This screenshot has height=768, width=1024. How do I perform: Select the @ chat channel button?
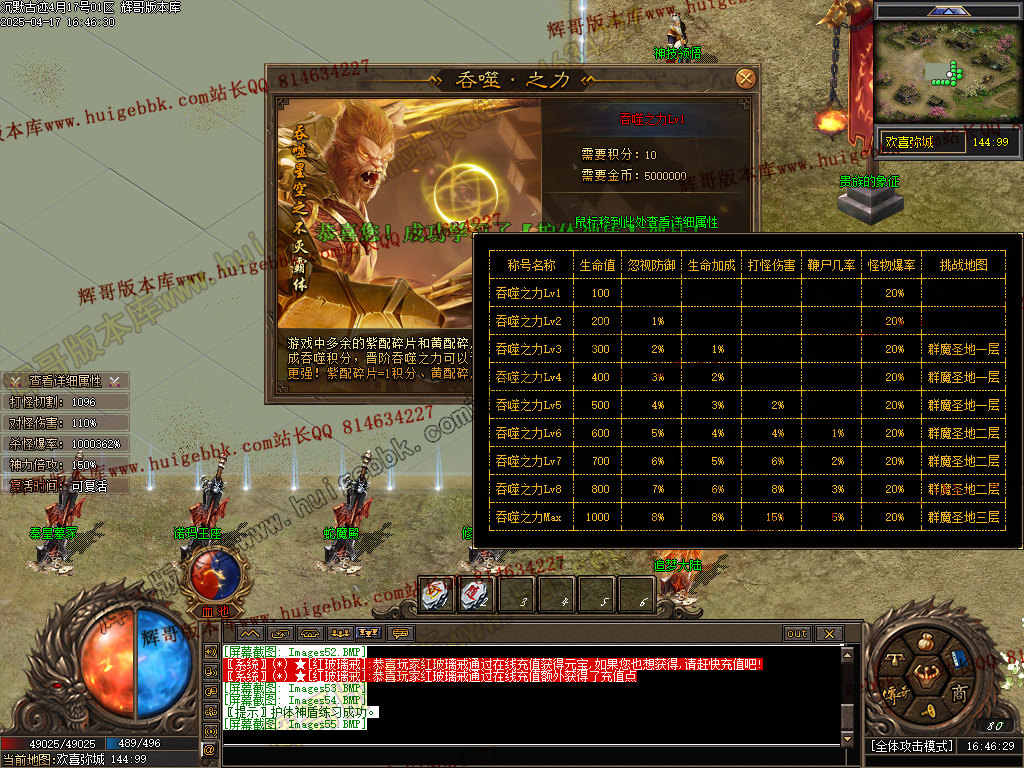point(210,748)
